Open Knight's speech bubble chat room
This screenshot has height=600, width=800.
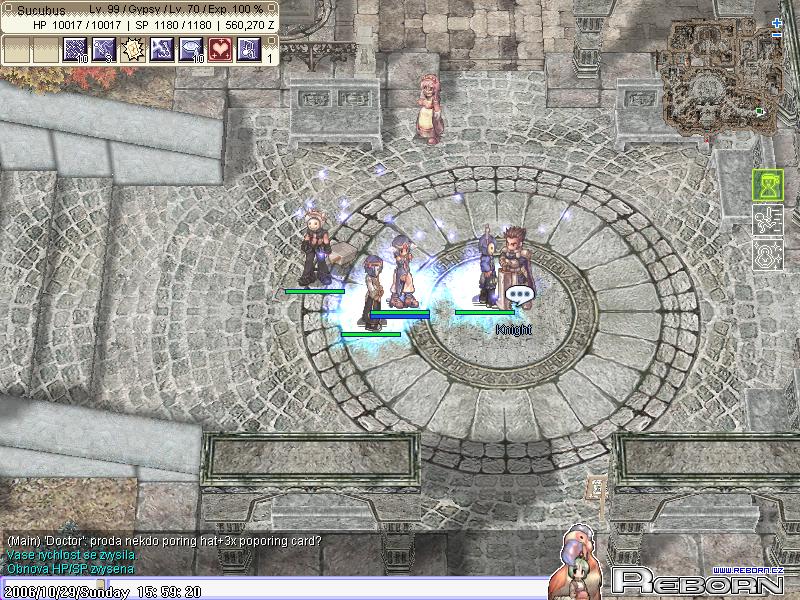click(518, 295)
